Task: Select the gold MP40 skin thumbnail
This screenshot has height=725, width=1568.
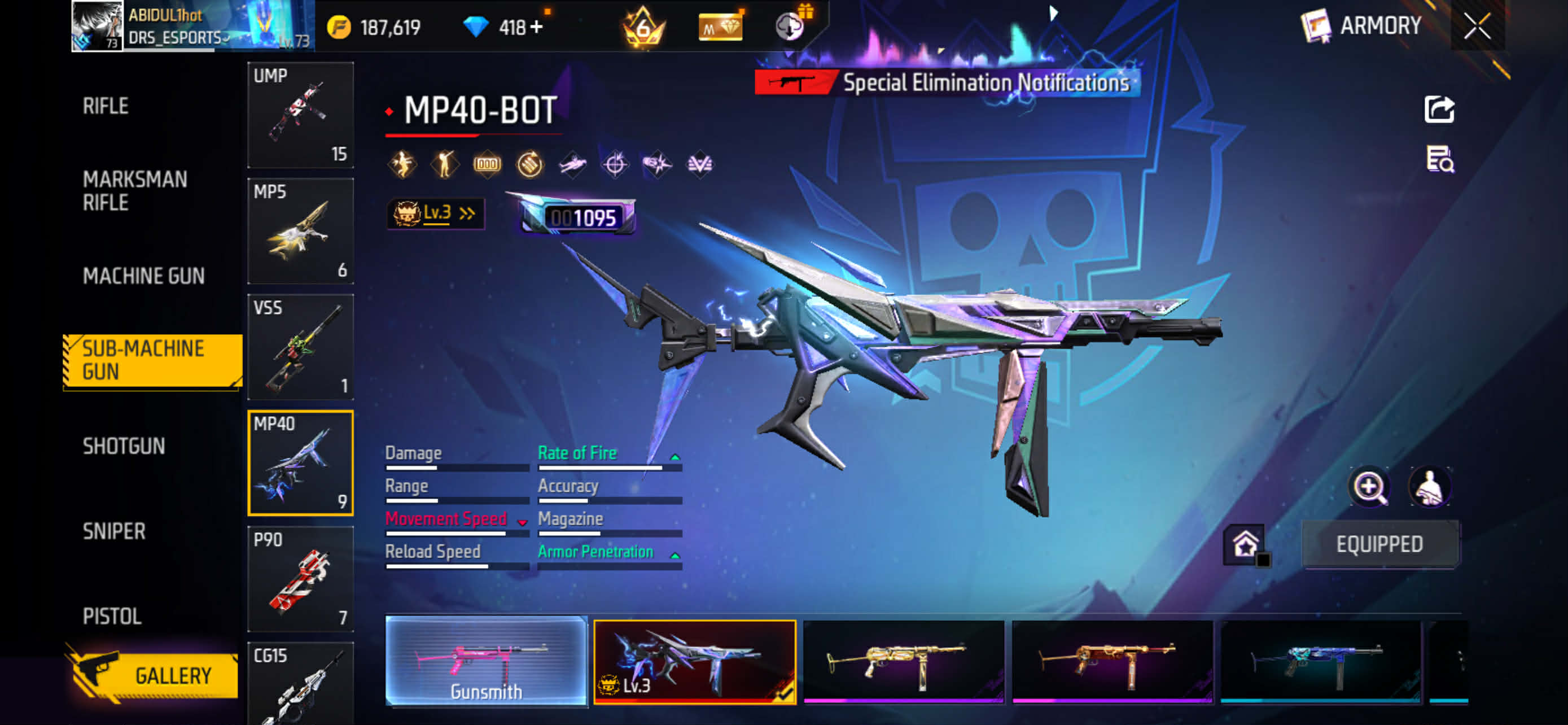Action: (903, 662)
